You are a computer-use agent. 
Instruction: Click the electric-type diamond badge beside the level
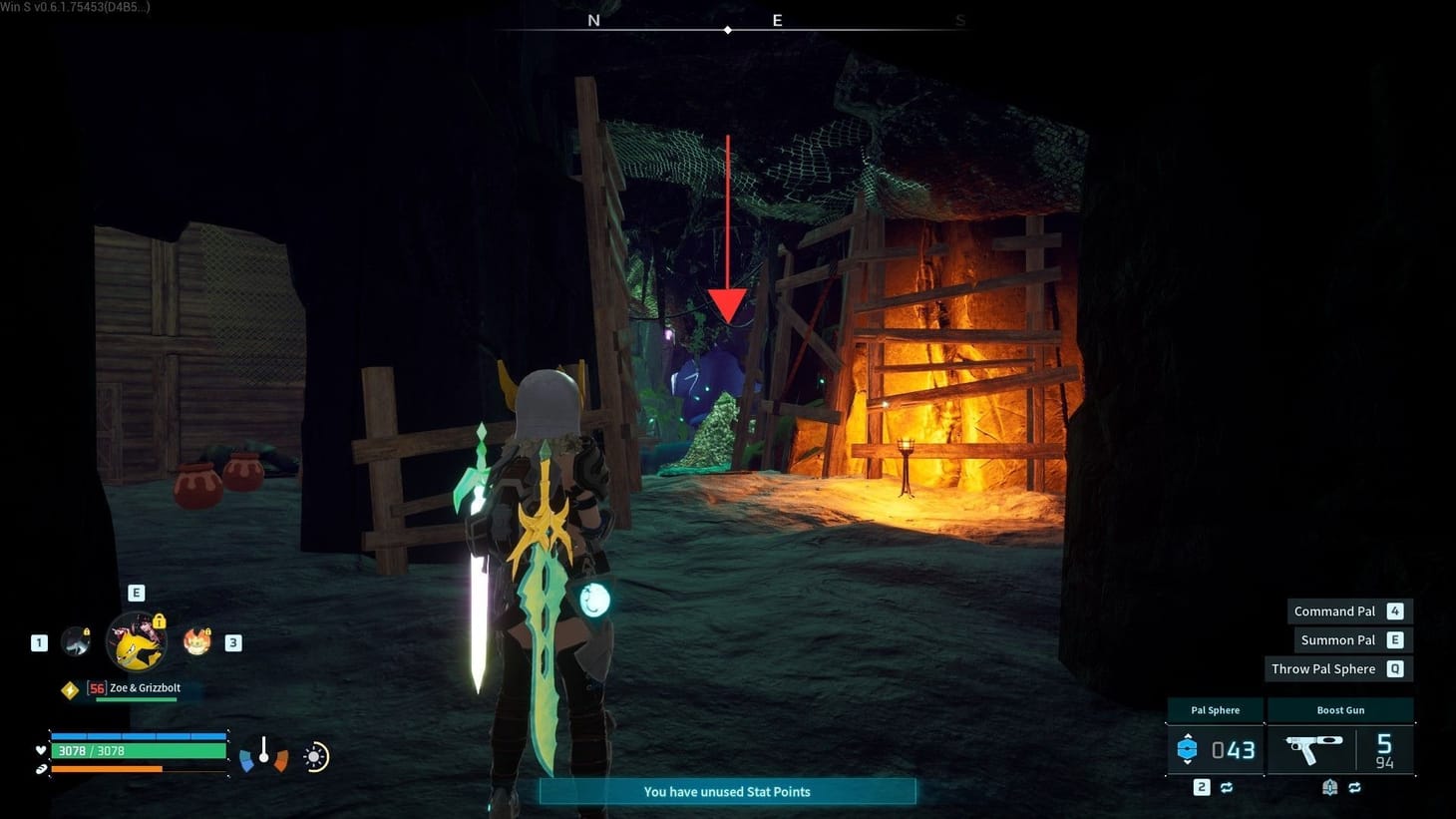click(70, 689)
